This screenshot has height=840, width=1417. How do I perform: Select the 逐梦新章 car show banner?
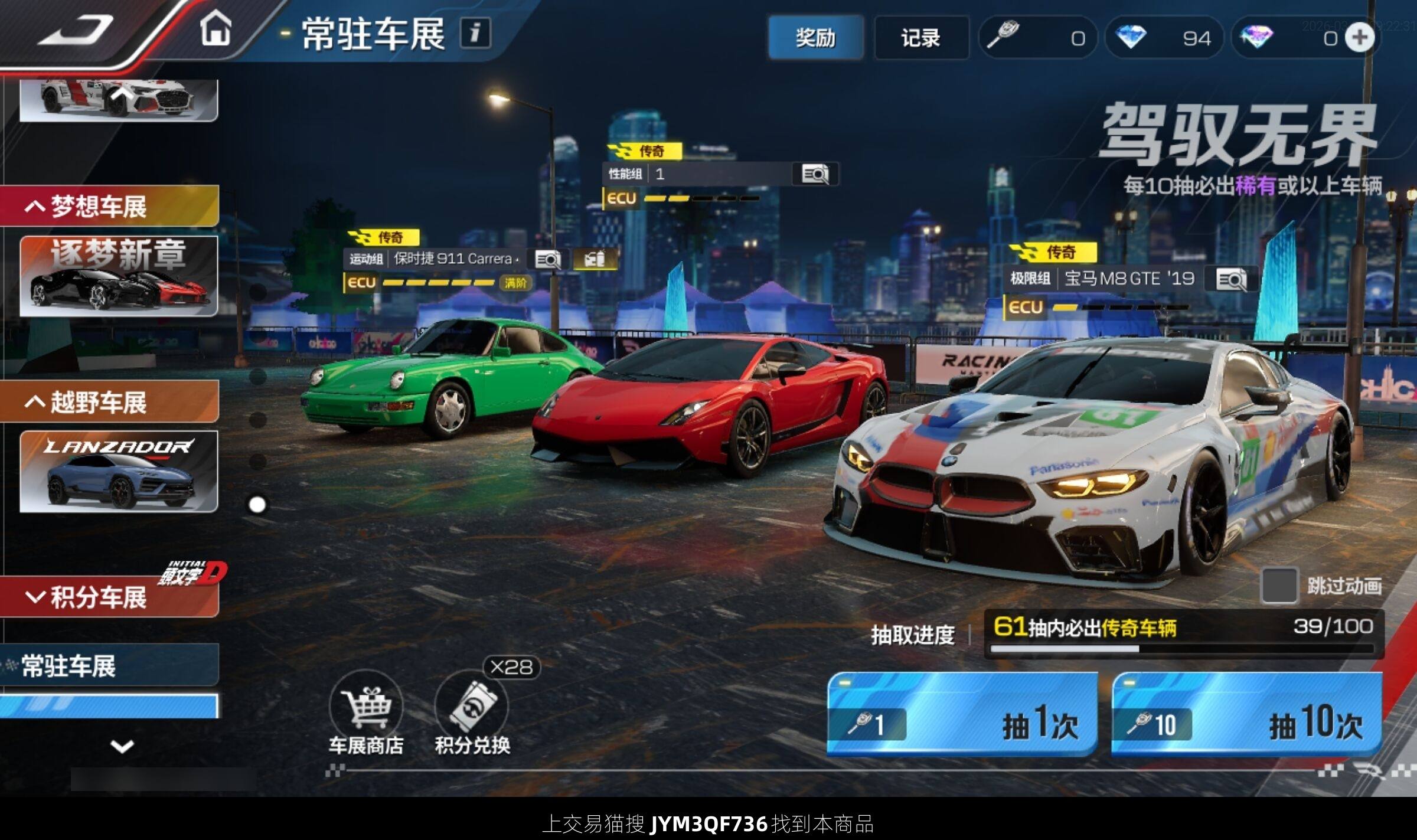click(x=119, y=276)
